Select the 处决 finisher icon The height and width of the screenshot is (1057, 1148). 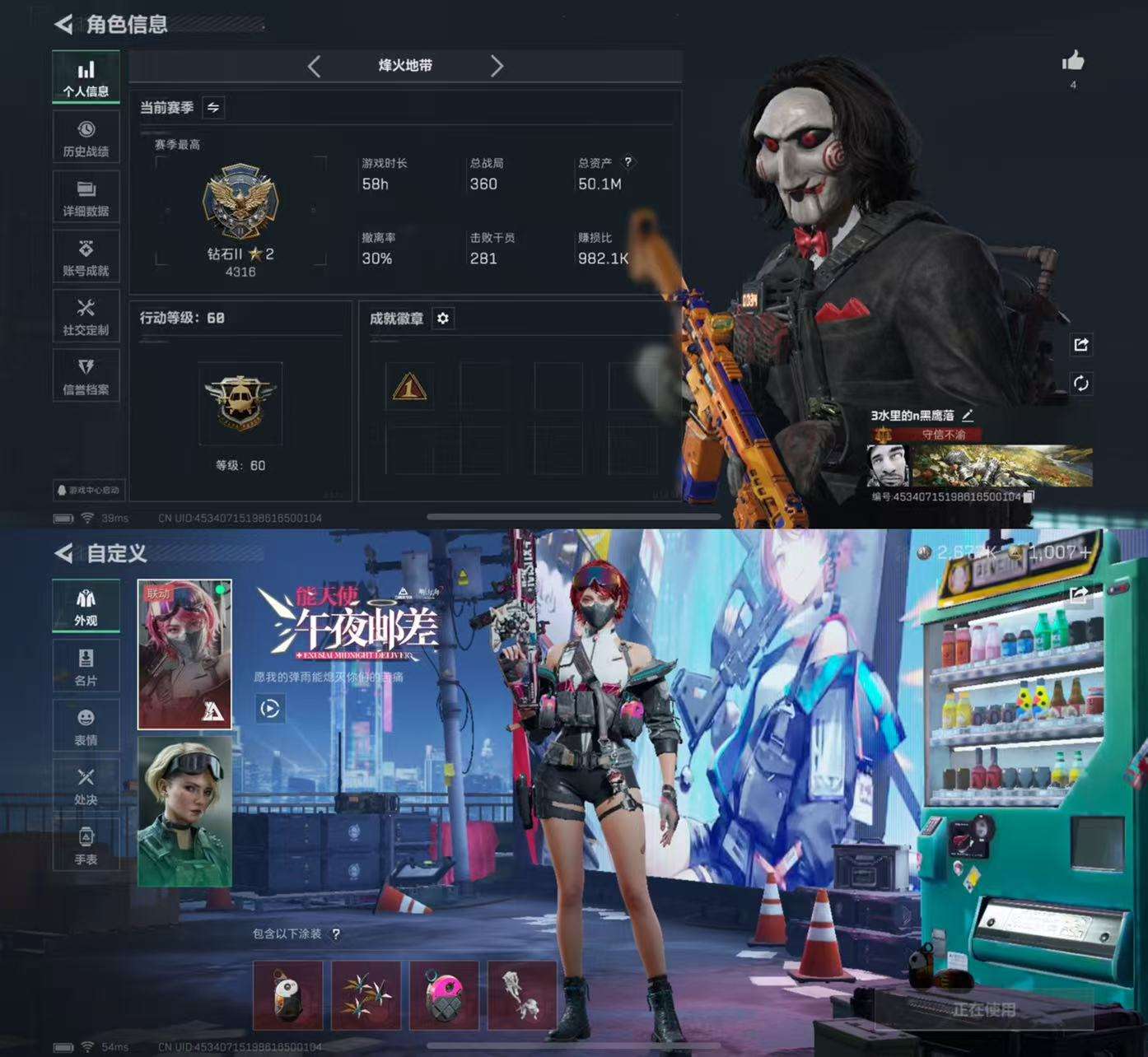(x=85, y=782)
